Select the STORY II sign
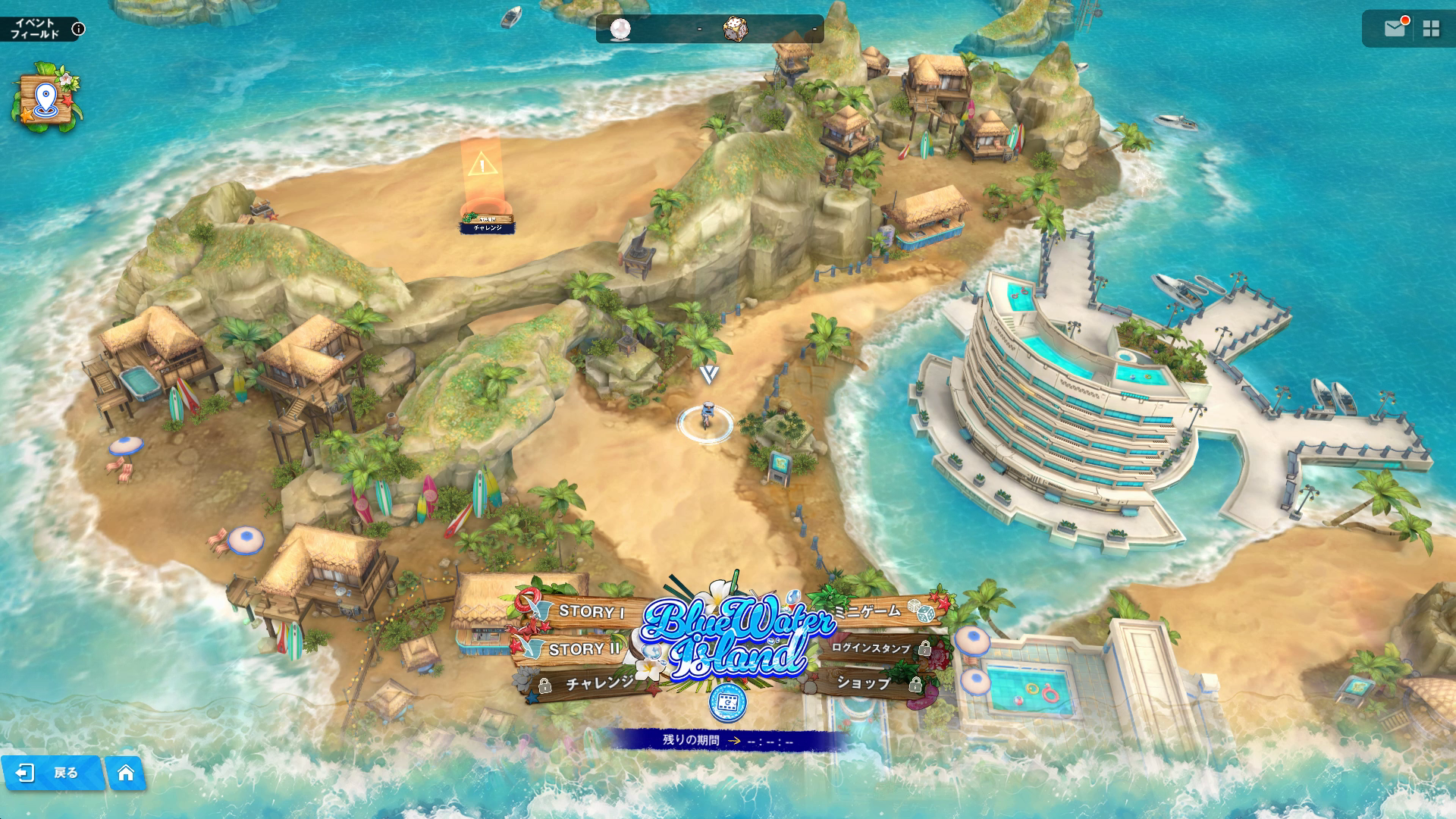1456x819 pixels. coord(582,649)
